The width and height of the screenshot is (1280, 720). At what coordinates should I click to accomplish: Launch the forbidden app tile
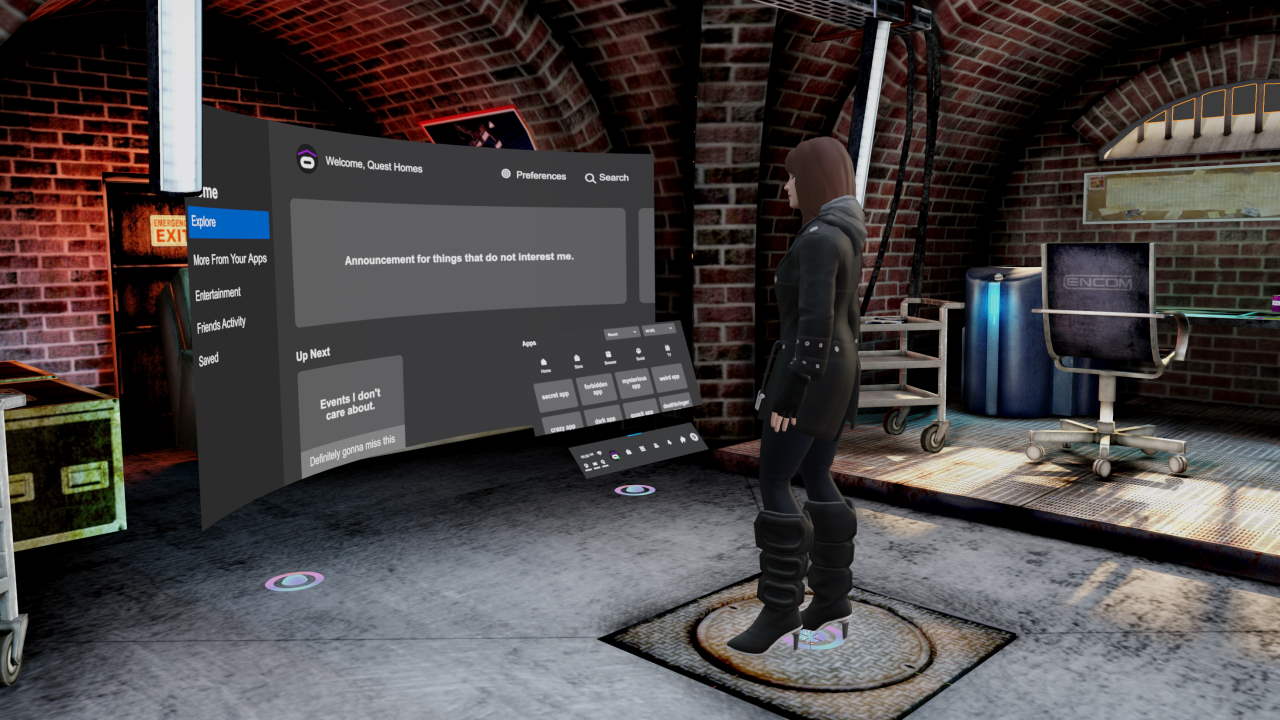click(596, 389)
